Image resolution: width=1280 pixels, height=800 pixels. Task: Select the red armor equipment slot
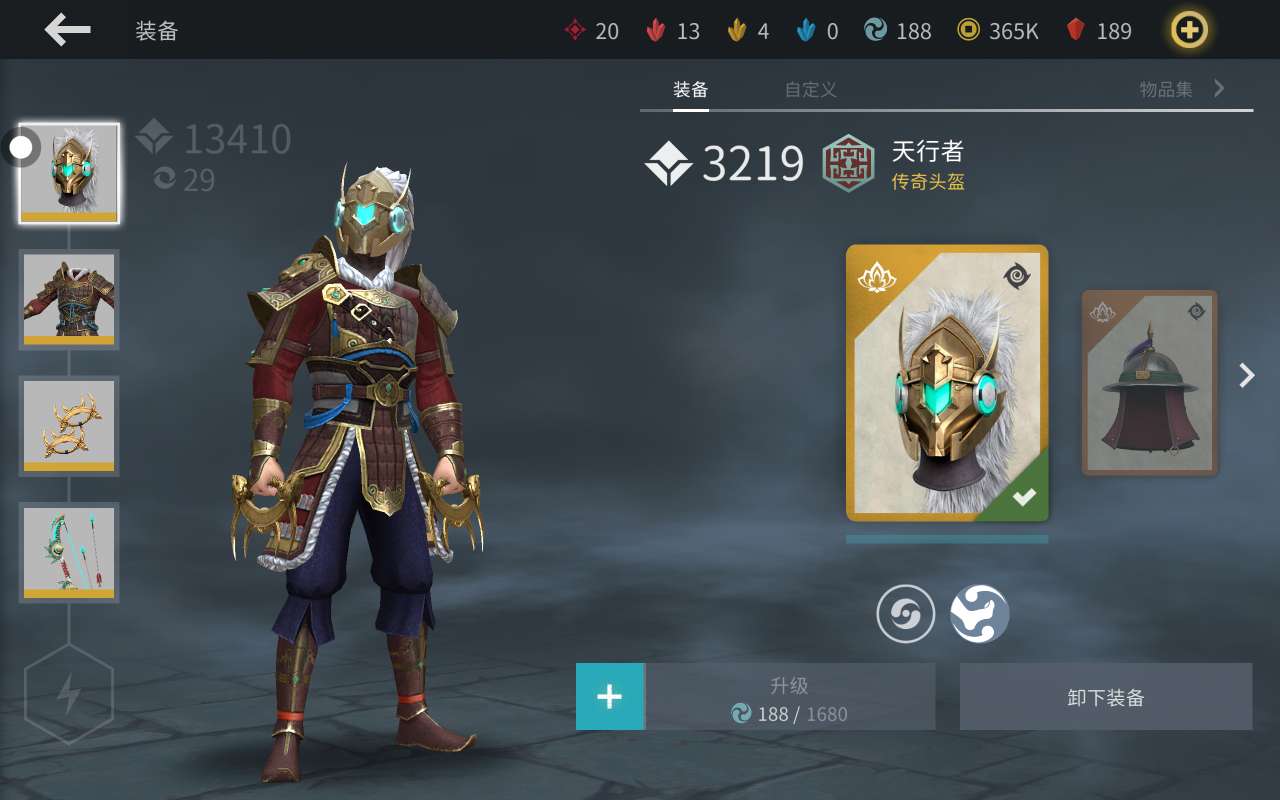click(x=69, y=299)
